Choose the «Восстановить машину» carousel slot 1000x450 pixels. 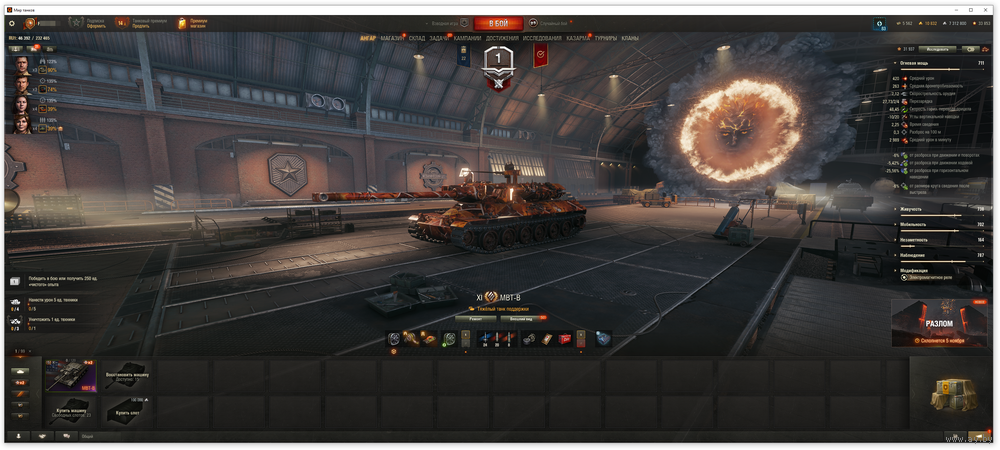126,375
